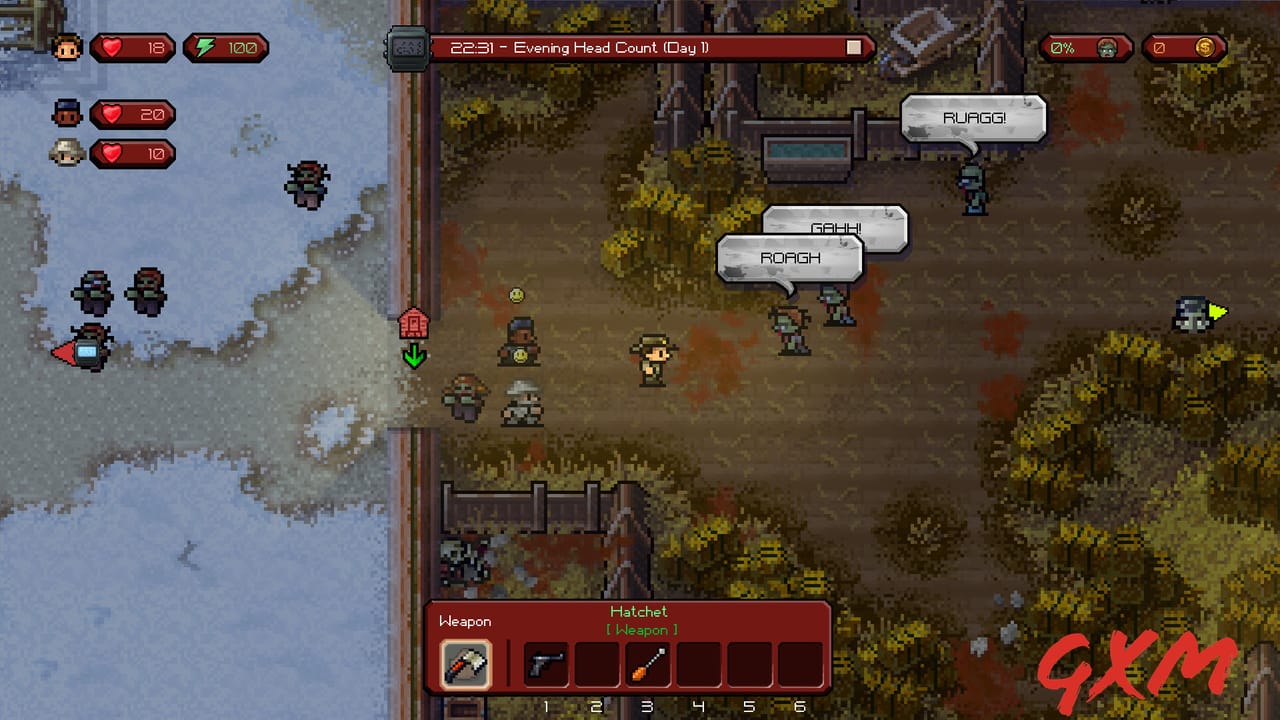The image size is (1280, 720).
Task: Click the green arrow below the house marker
Action: [x=413, y=356]
